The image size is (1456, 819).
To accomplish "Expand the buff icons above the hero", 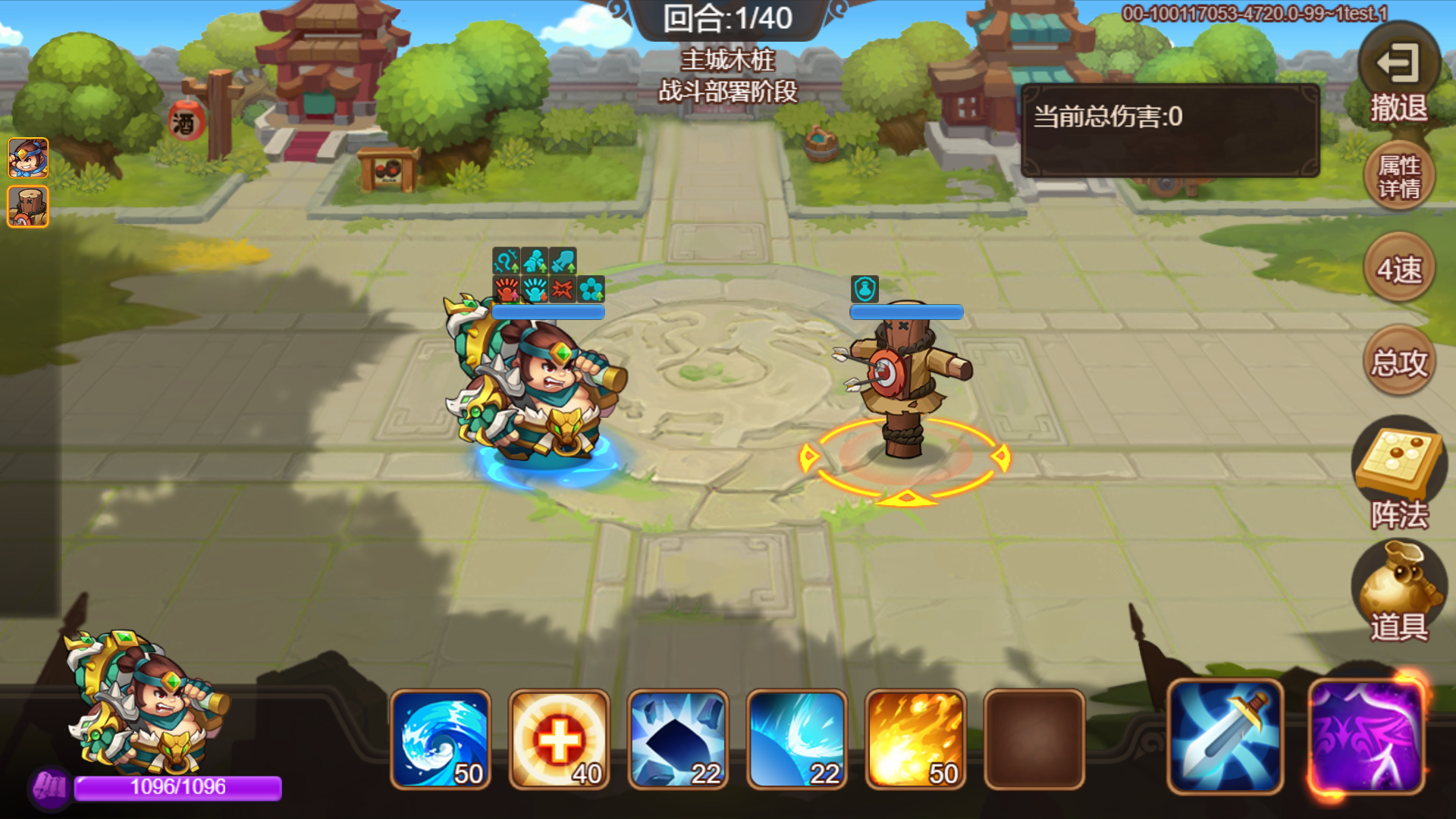I will pyautogui.click(x=548, y=275).
